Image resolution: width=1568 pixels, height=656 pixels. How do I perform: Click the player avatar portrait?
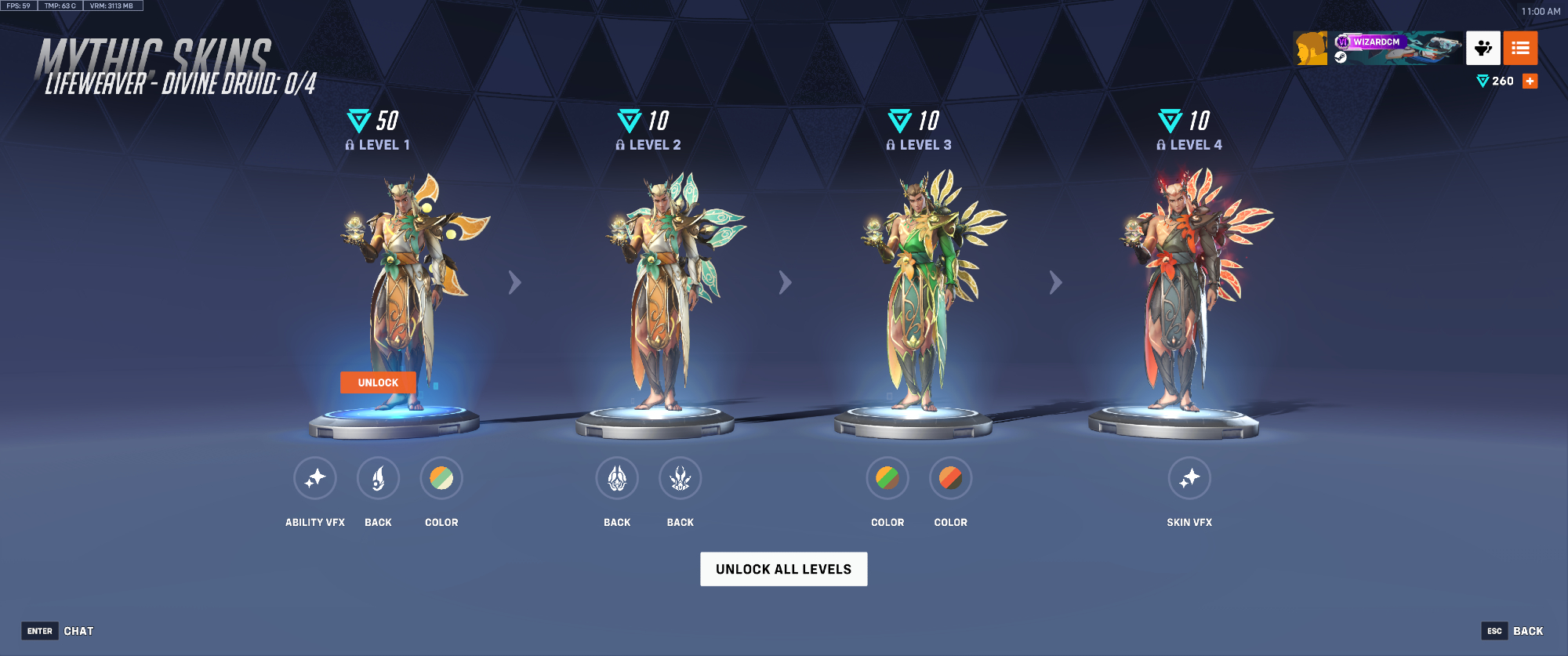[x=1311, y=49]
